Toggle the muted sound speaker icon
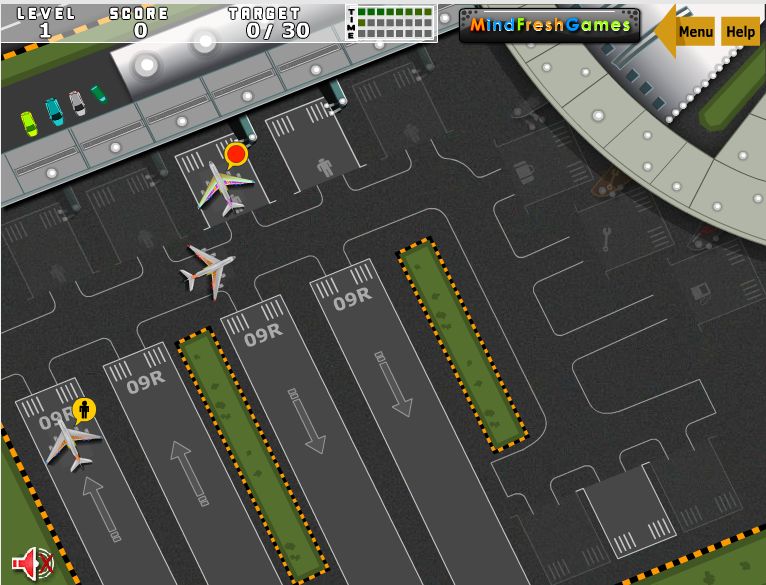 click(x=32, y=563)
